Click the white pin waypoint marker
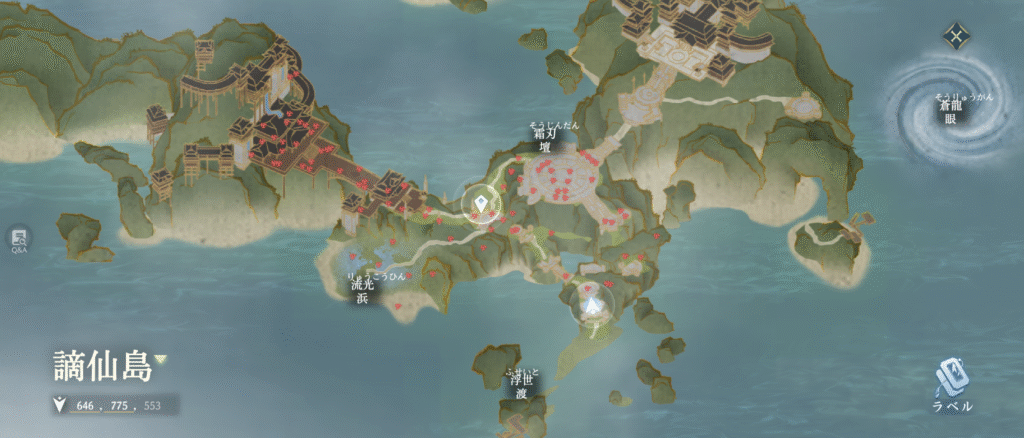Viewport: 1024px width, 438px height. [481, 206]
